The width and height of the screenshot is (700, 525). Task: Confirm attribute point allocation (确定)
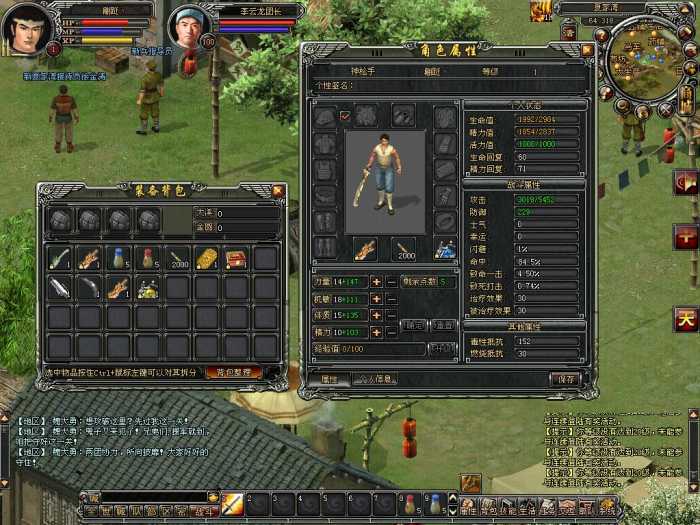click(x=414, y=325)
